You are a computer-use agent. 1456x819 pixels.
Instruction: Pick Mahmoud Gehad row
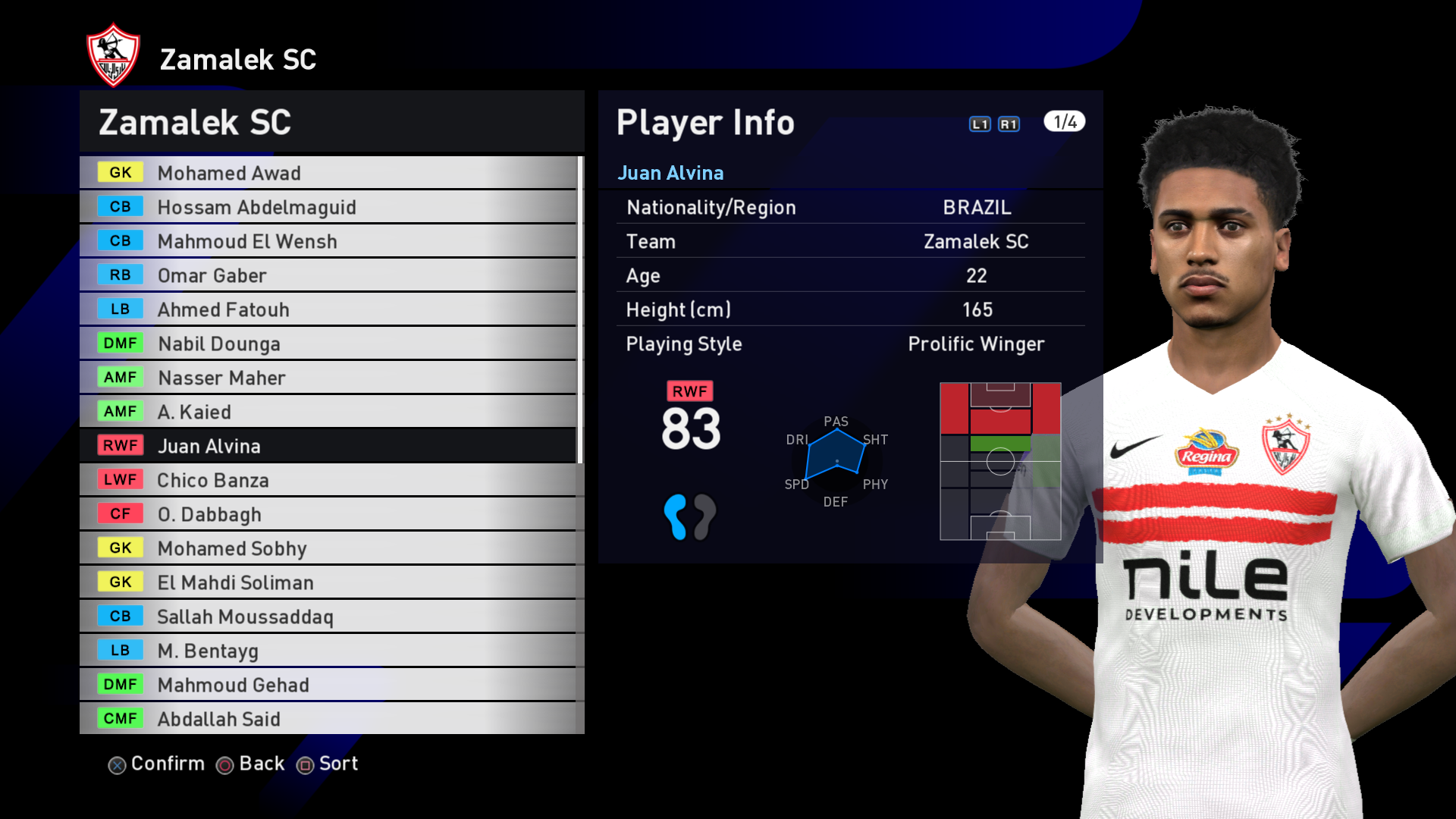[328, 685]
